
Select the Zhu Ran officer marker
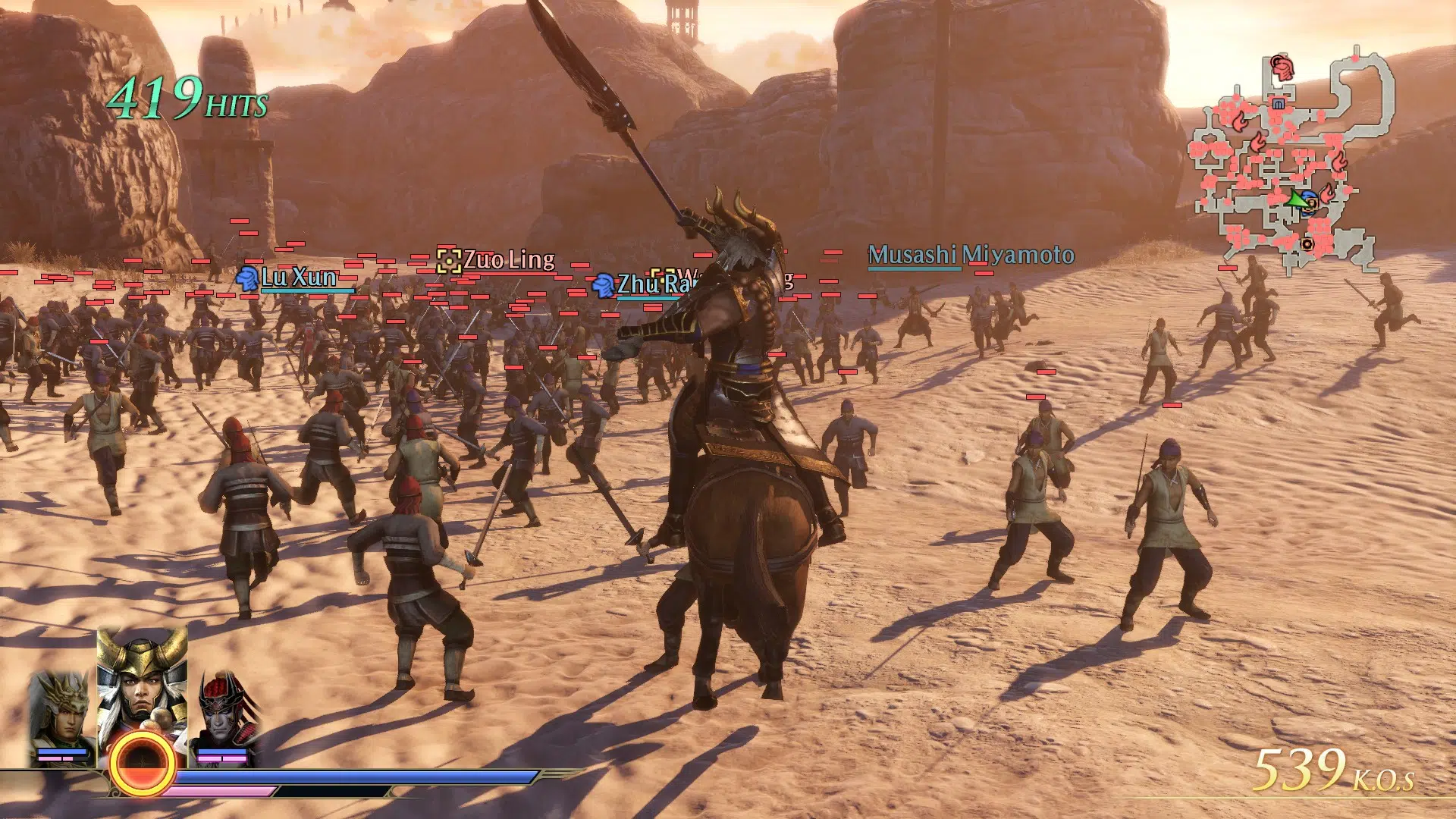point(603,285)
